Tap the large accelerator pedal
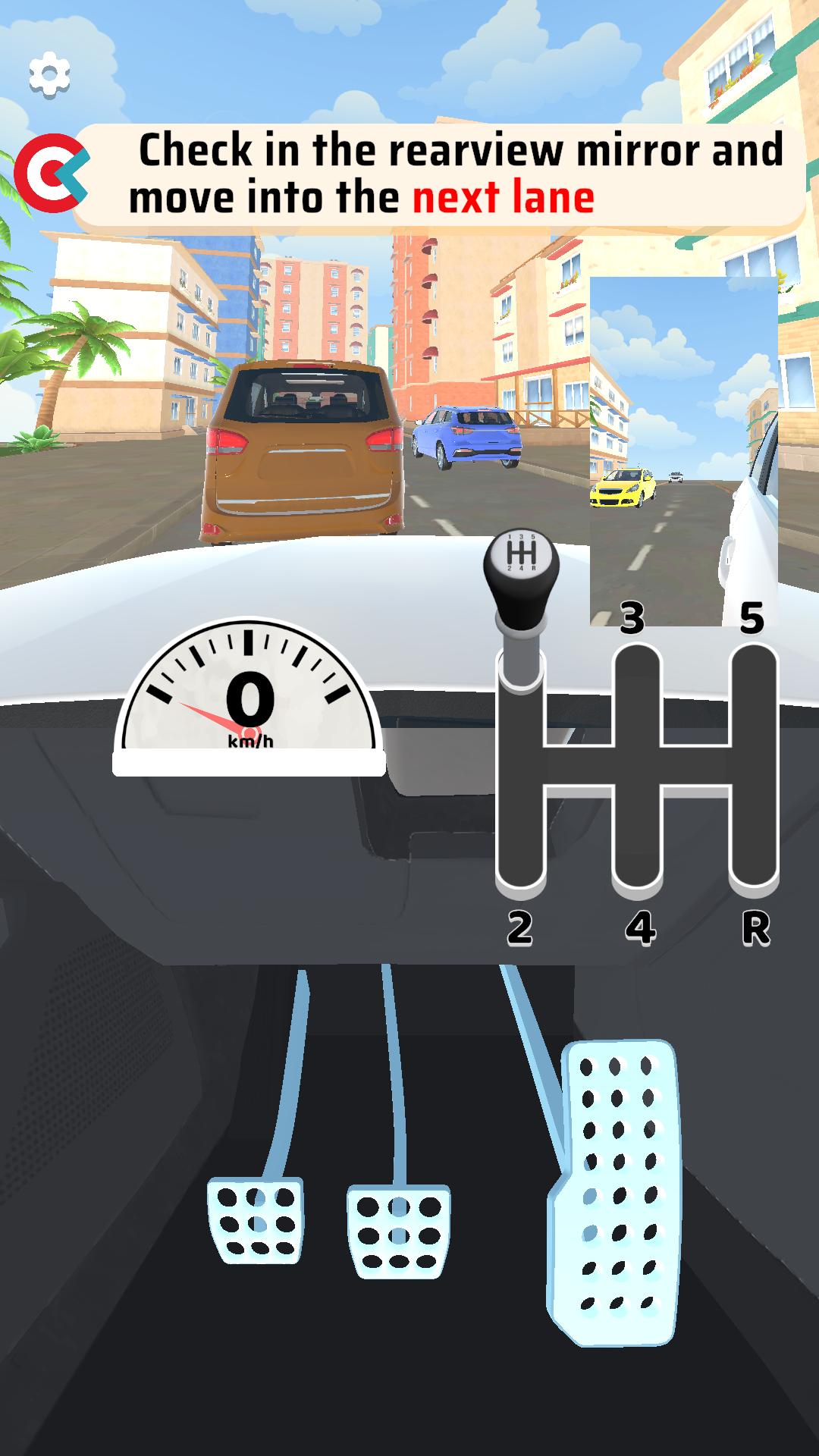The width and height of the screenshot is (819, 1456). point(616,1191)
